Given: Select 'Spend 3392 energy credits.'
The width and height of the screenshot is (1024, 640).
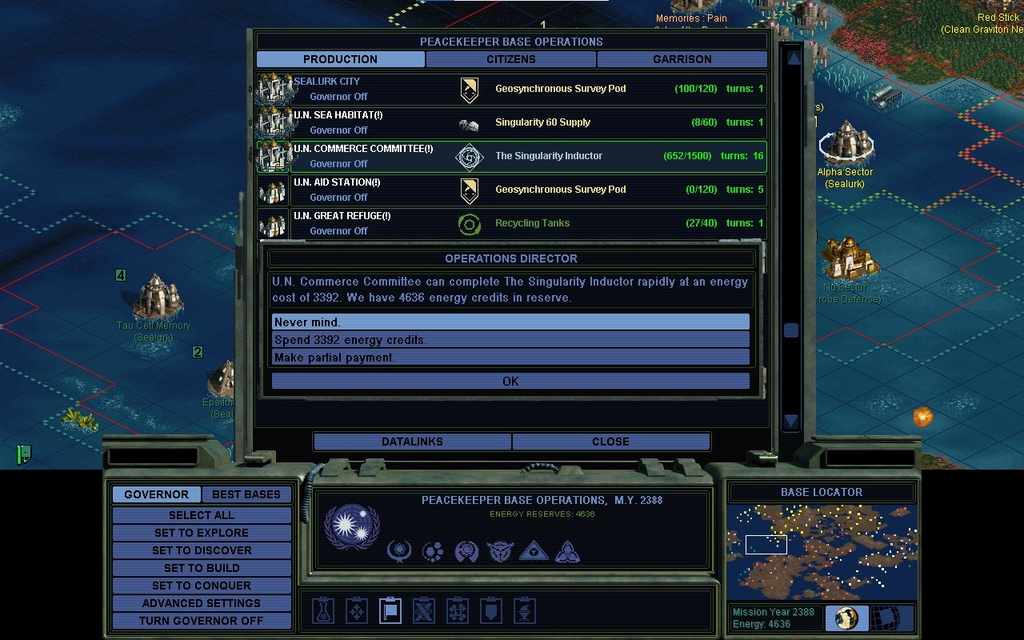Looking at the screenshot, I should coord(510,340).
